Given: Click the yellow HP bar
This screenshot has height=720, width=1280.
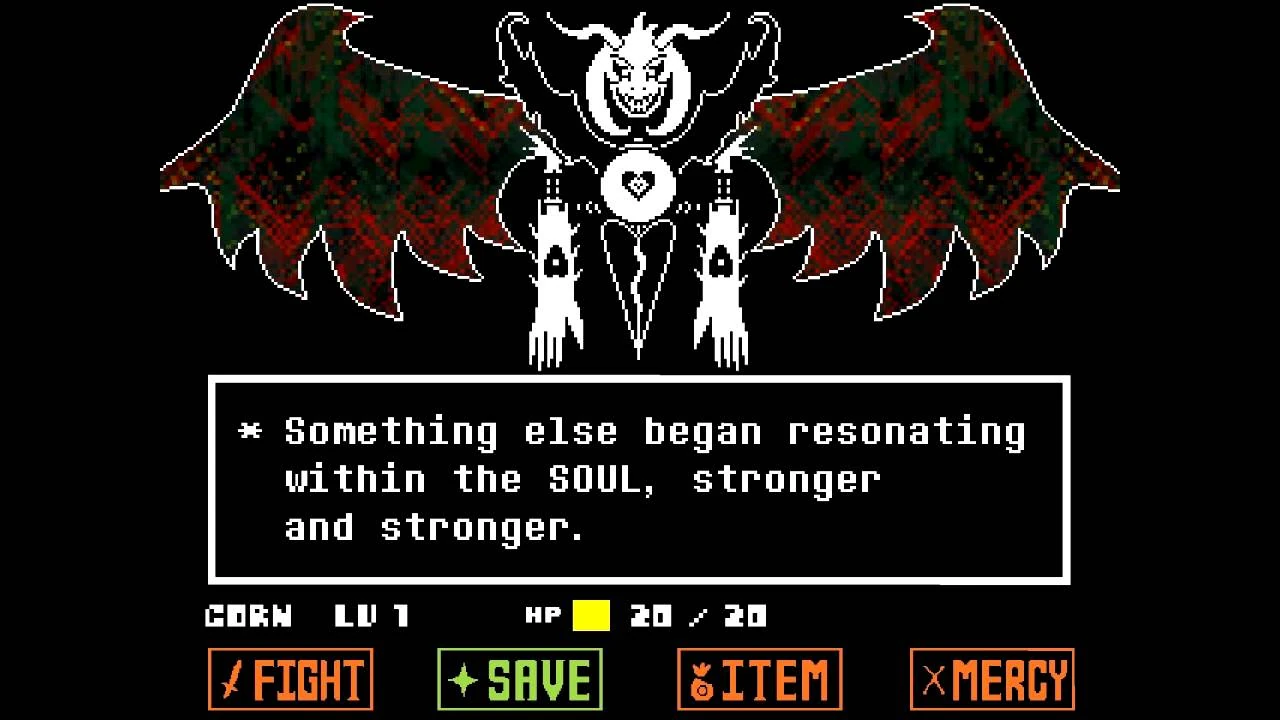Looking at the screenshot, I should tap(592, 616).
